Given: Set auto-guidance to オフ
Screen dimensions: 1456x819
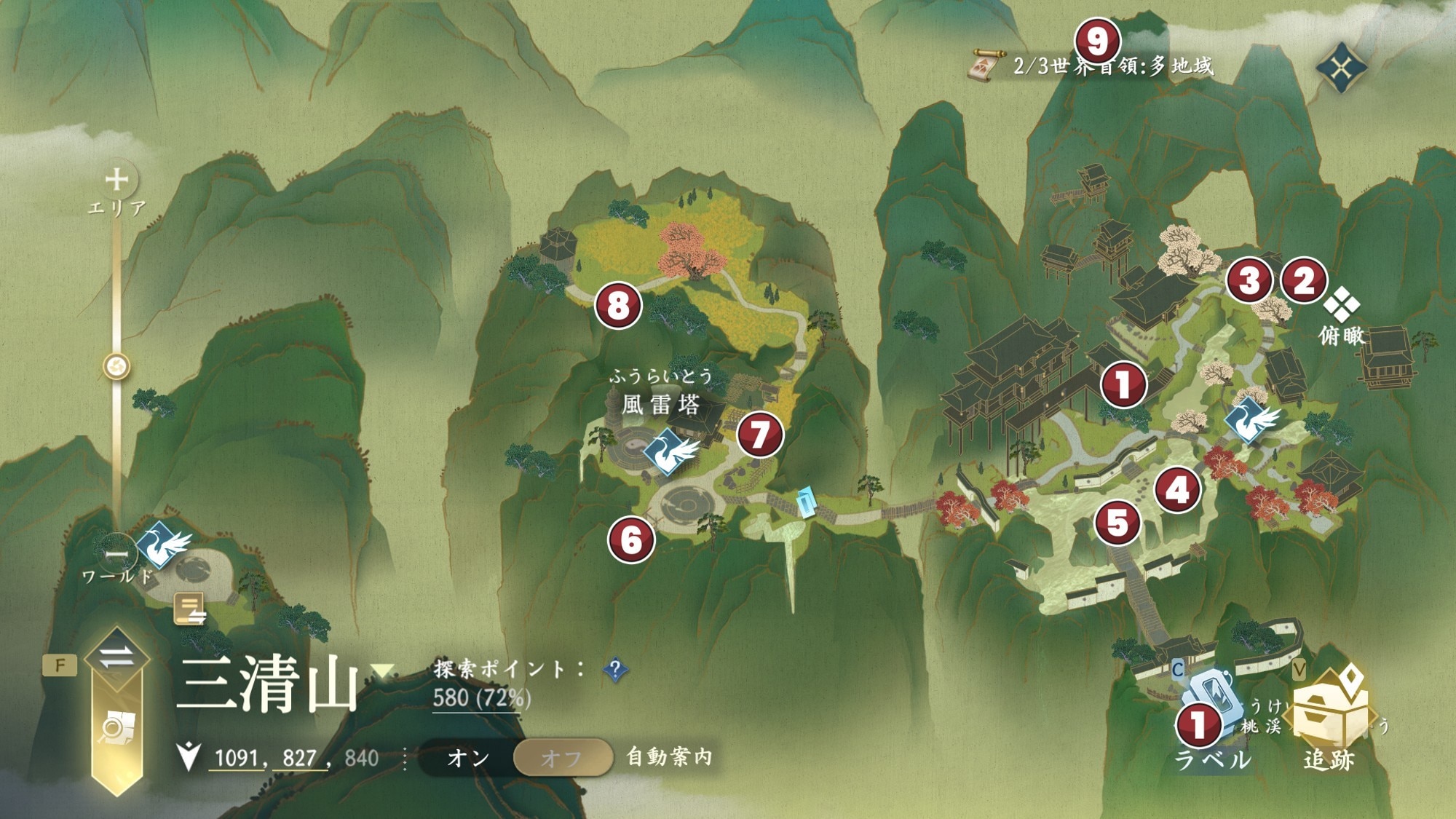Looking at the screenshot, I should (561, 758).
